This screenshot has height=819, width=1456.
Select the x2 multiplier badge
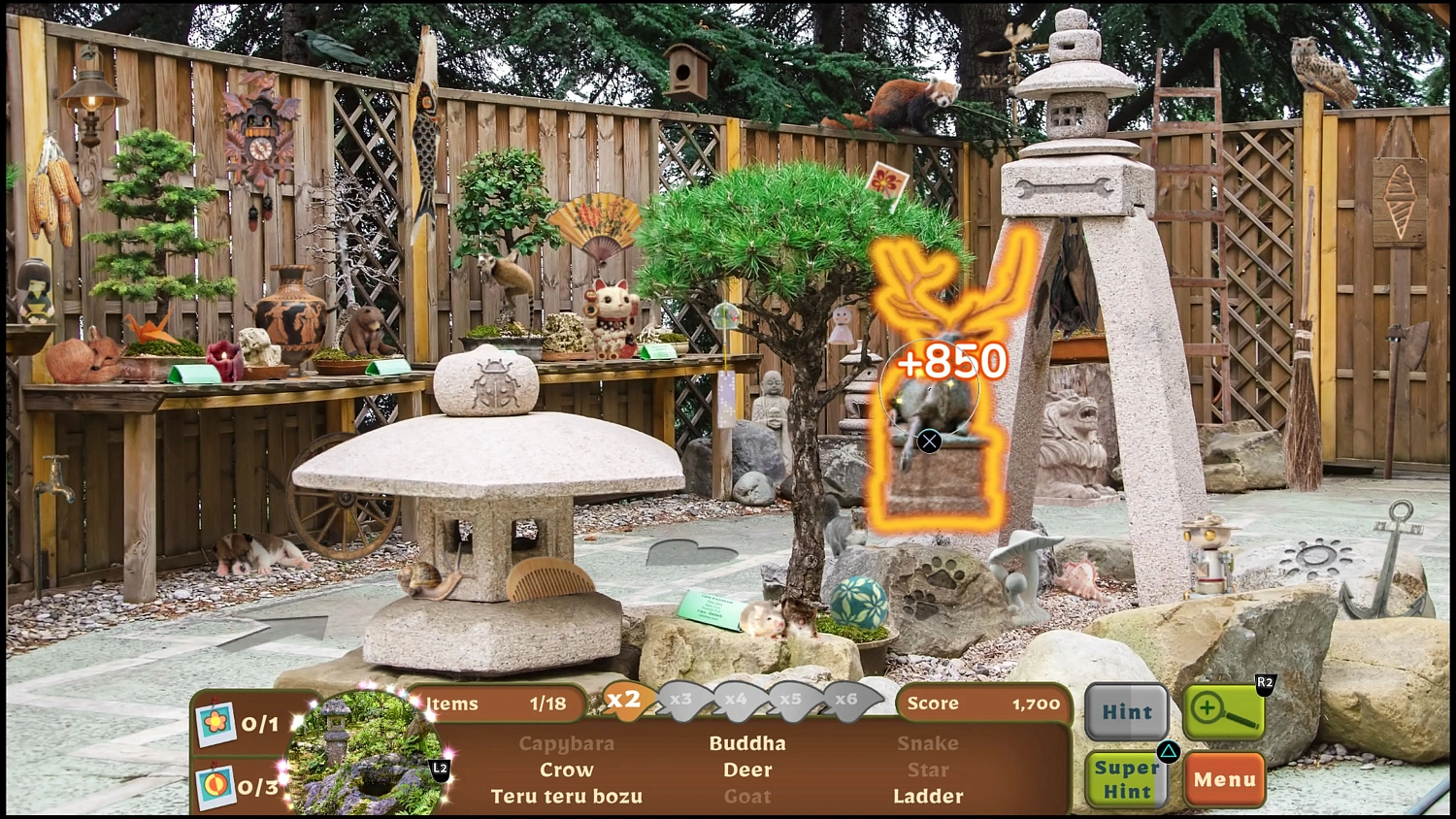point(624,703)
